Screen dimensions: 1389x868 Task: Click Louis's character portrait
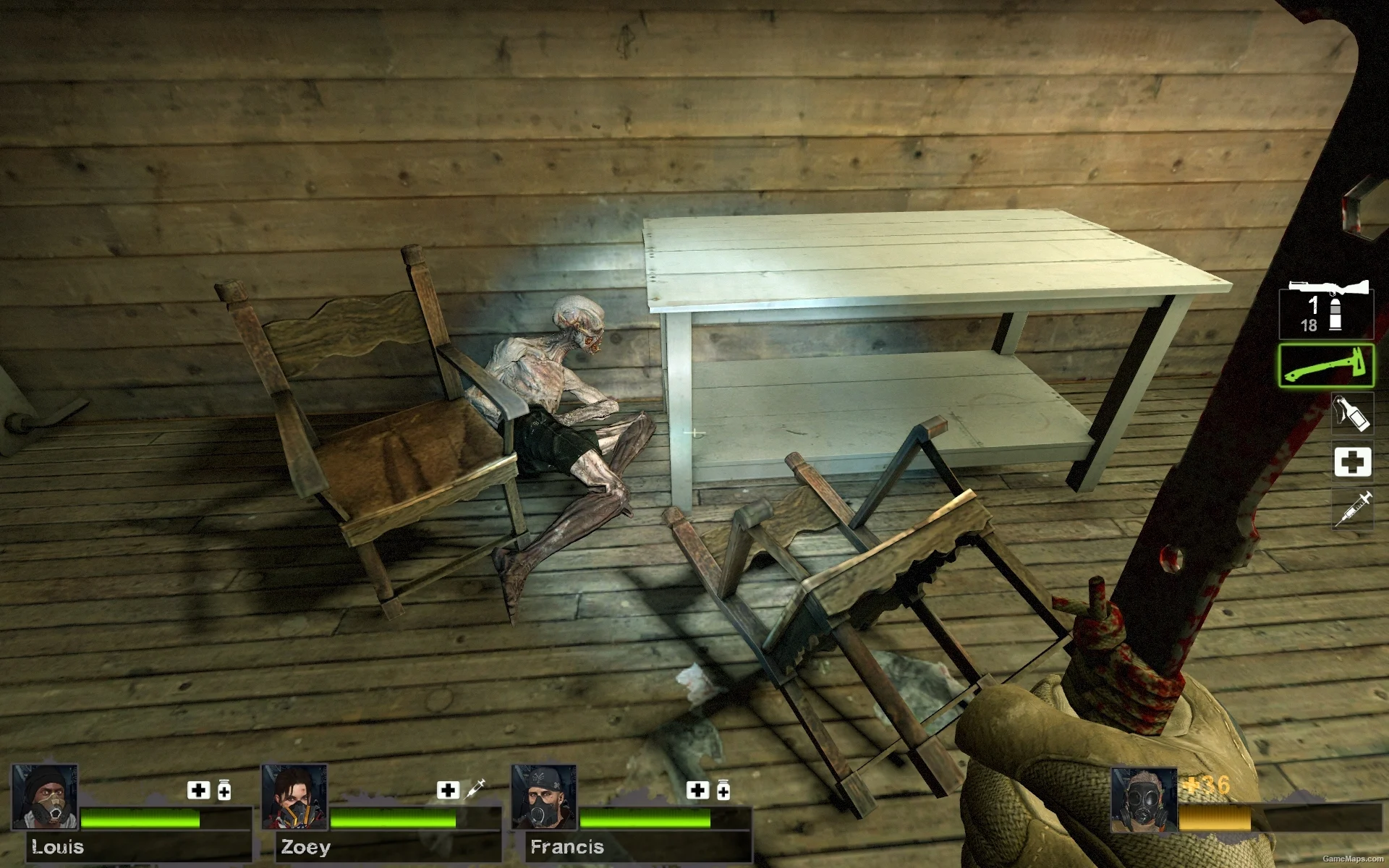pos(45,796)
